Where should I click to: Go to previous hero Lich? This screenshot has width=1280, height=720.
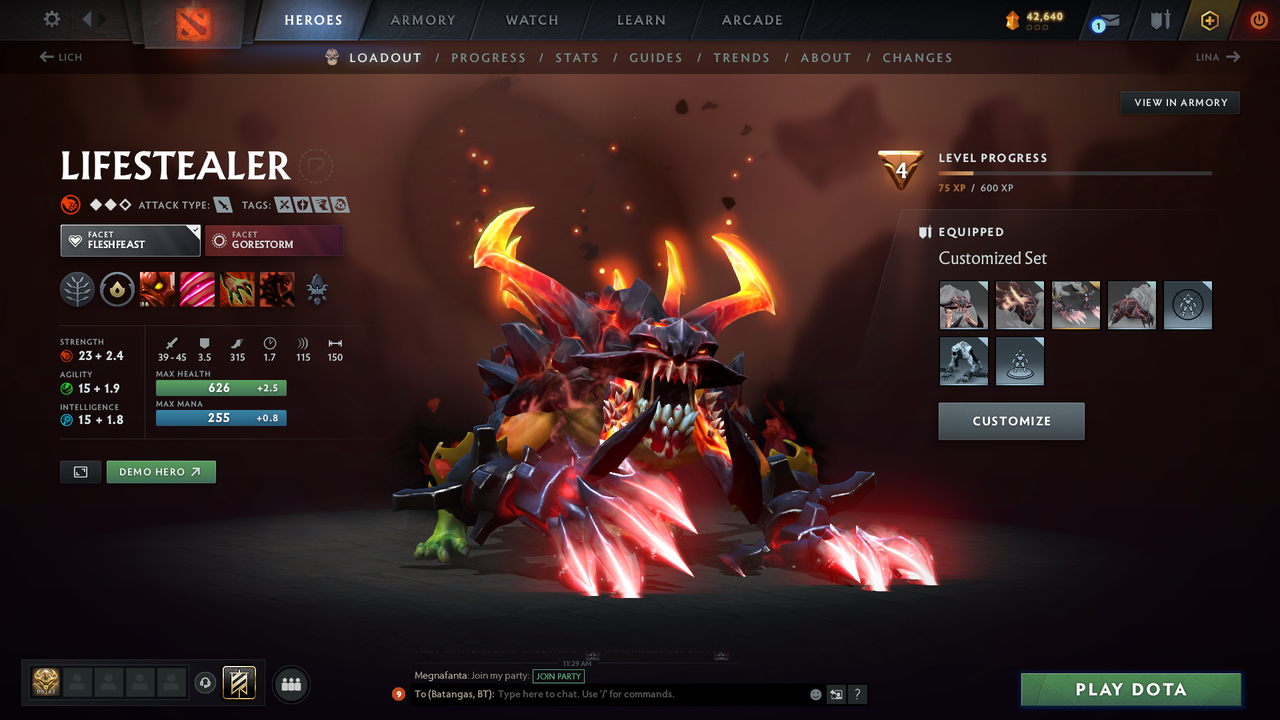pos(61,57)
